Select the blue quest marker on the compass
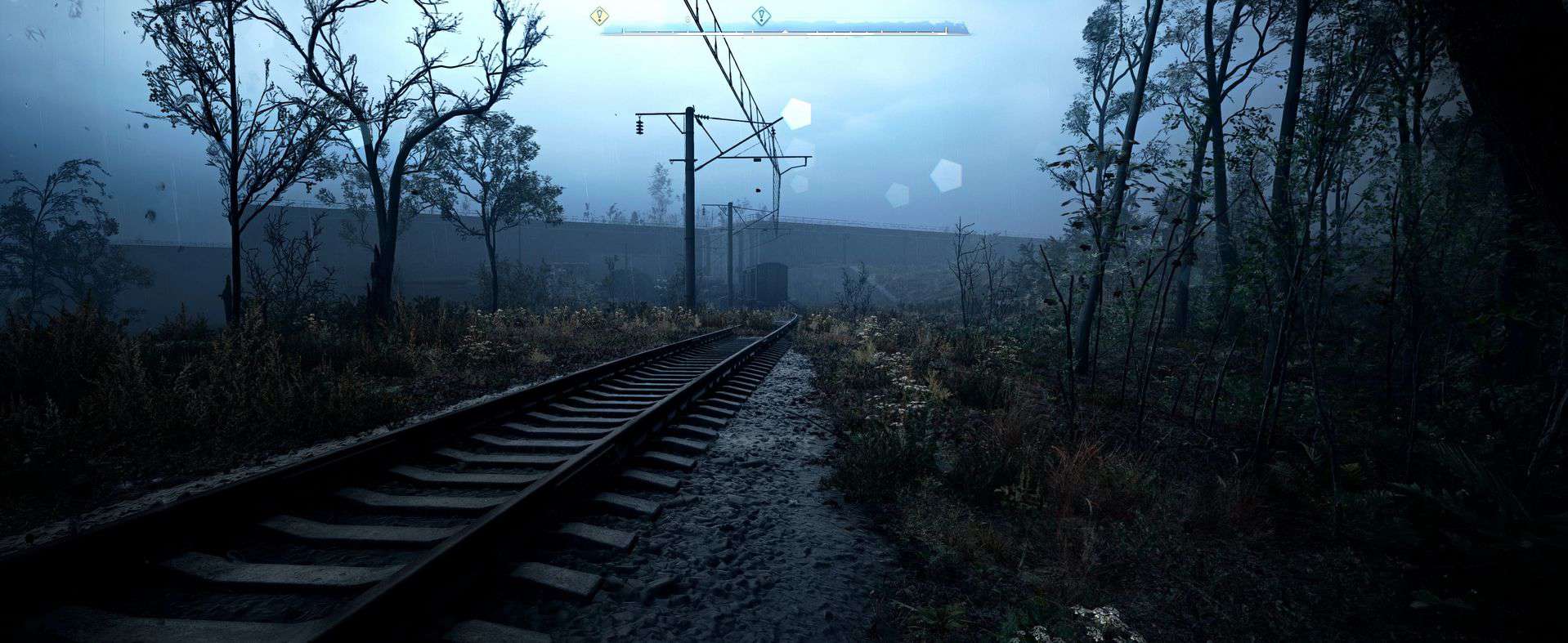The height and width of the screenshot is (643, 1568). (761, 16)
